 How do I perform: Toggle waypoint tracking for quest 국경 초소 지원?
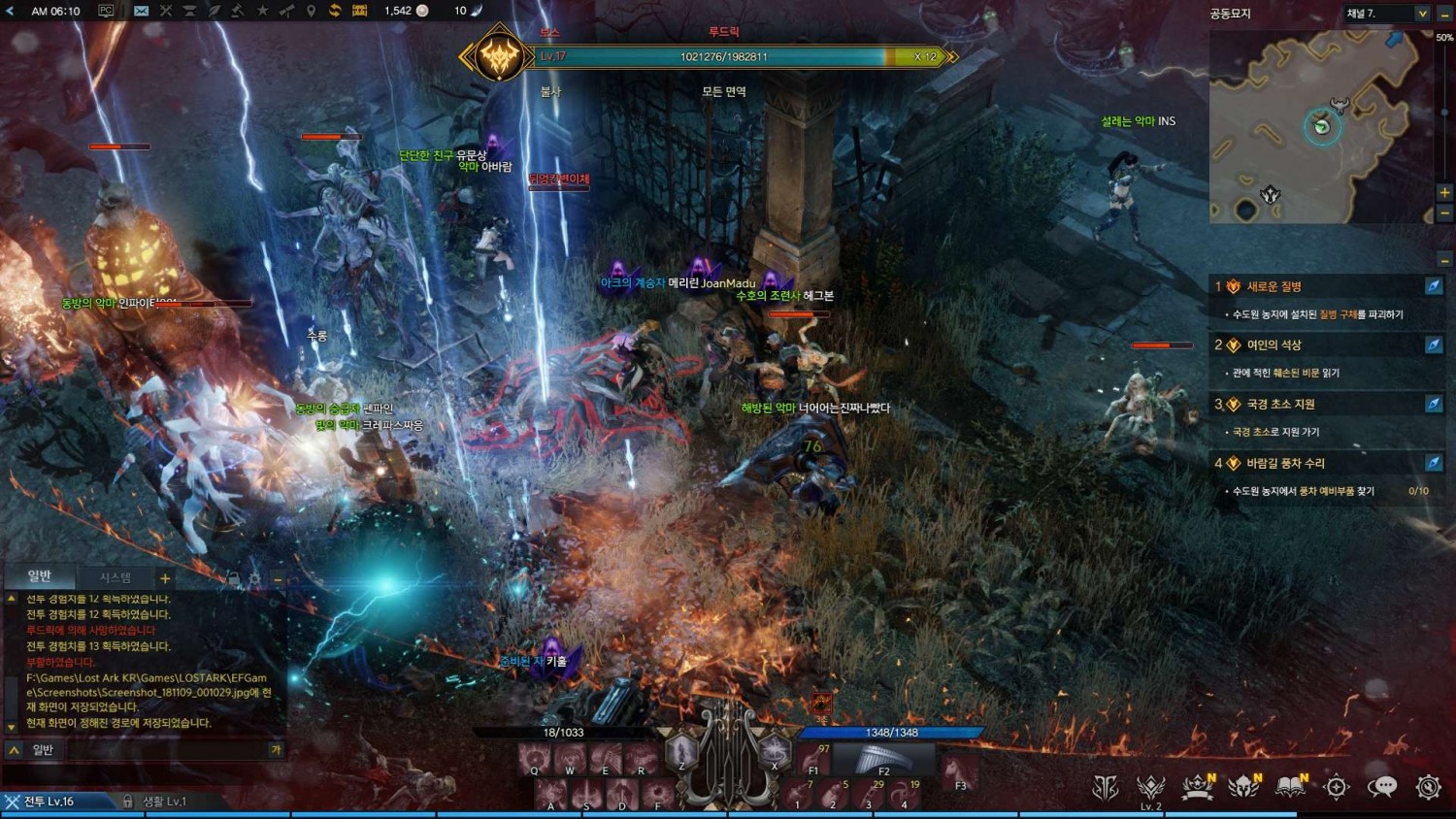tap(1434, 405)
